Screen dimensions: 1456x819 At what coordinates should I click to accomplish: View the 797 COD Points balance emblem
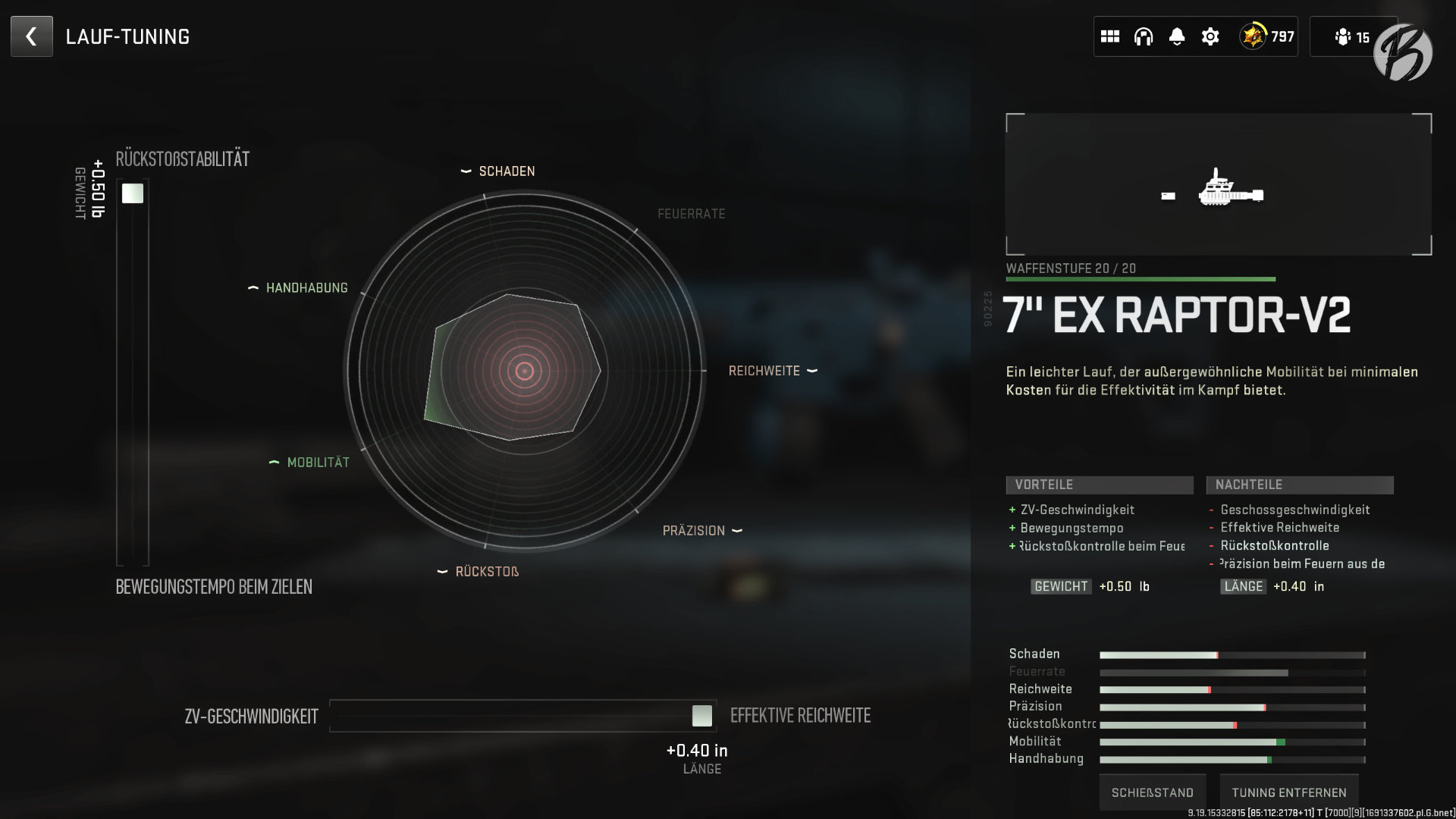click(x=1265, y=36)
